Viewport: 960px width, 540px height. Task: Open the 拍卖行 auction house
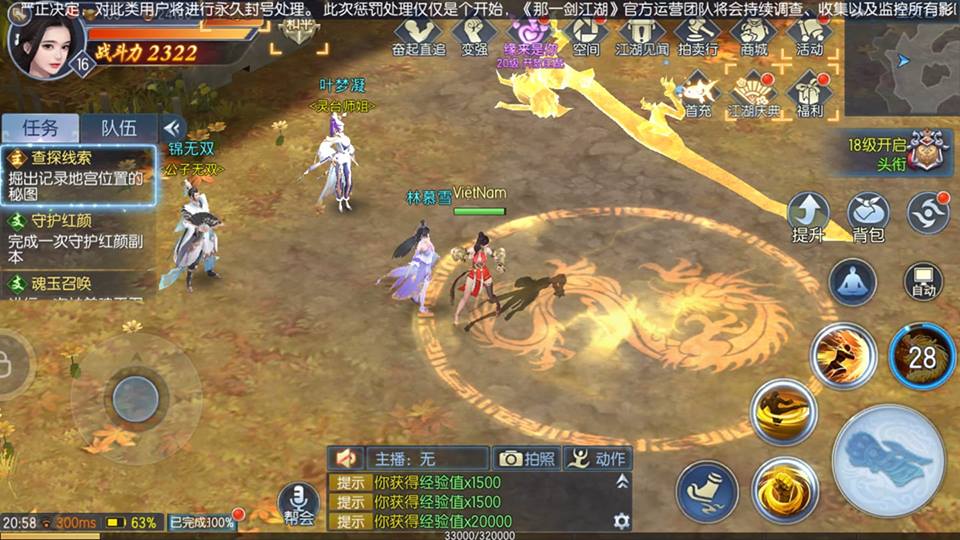[x=697, y=35]
